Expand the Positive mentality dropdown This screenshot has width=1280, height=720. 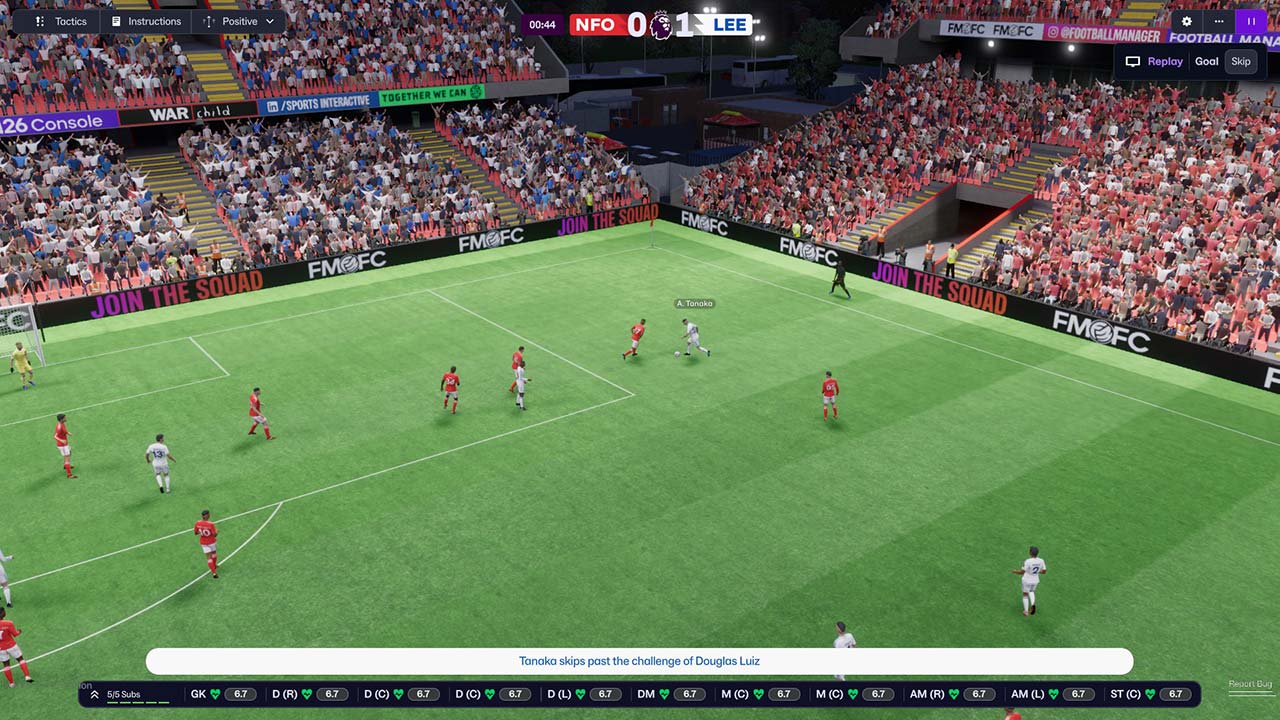pos(238,21)
